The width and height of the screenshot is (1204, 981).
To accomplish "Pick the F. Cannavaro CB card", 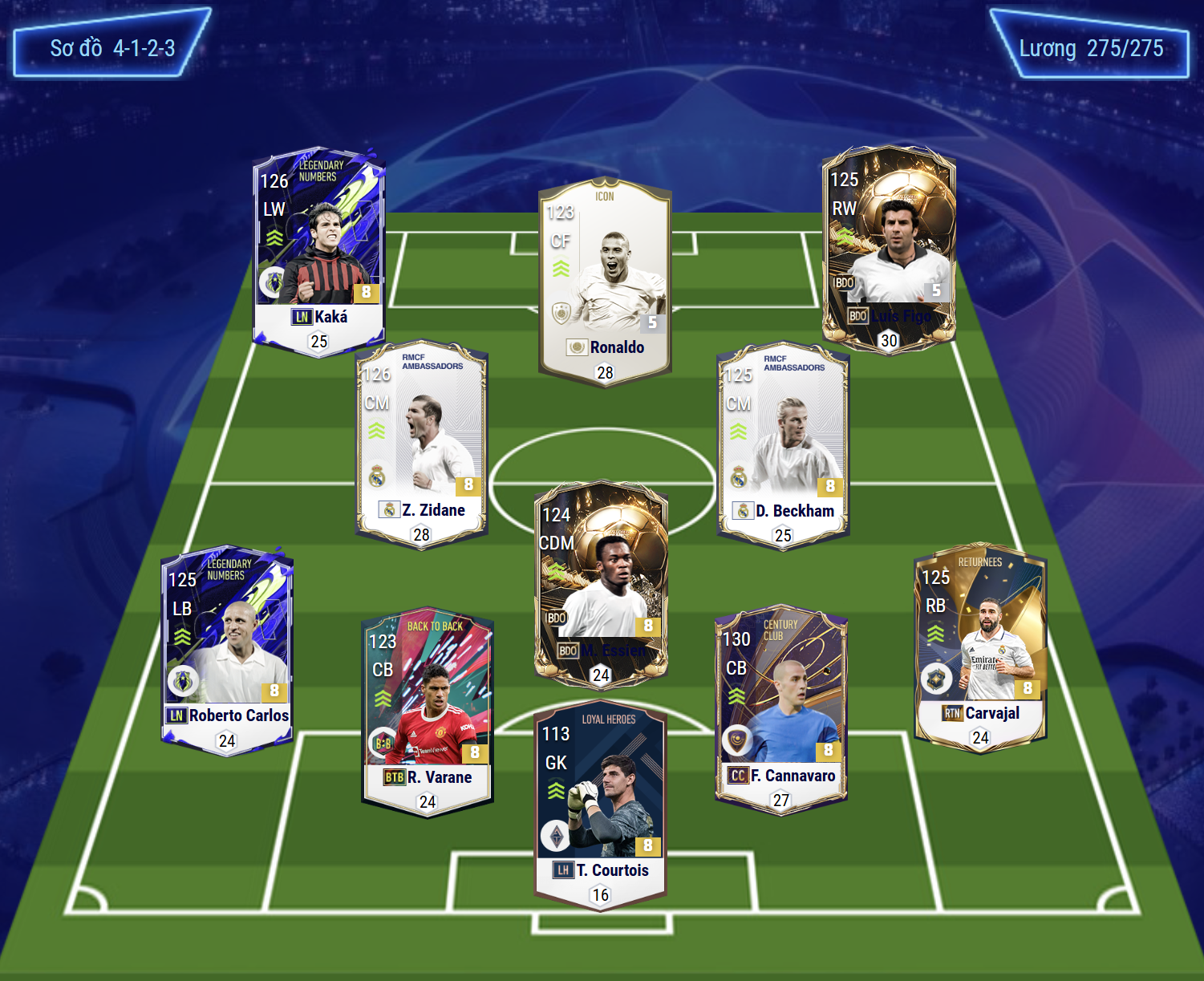I will [x=781, y=710].
